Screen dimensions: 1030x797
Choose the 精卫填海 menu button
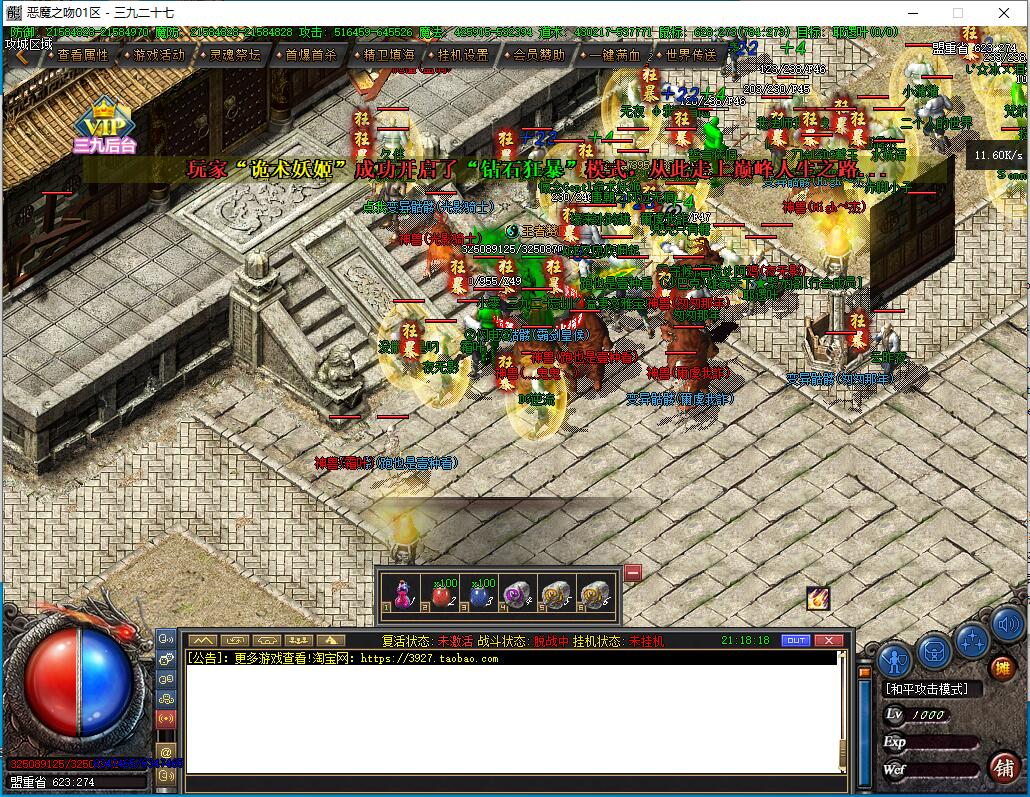click(388, 55)
